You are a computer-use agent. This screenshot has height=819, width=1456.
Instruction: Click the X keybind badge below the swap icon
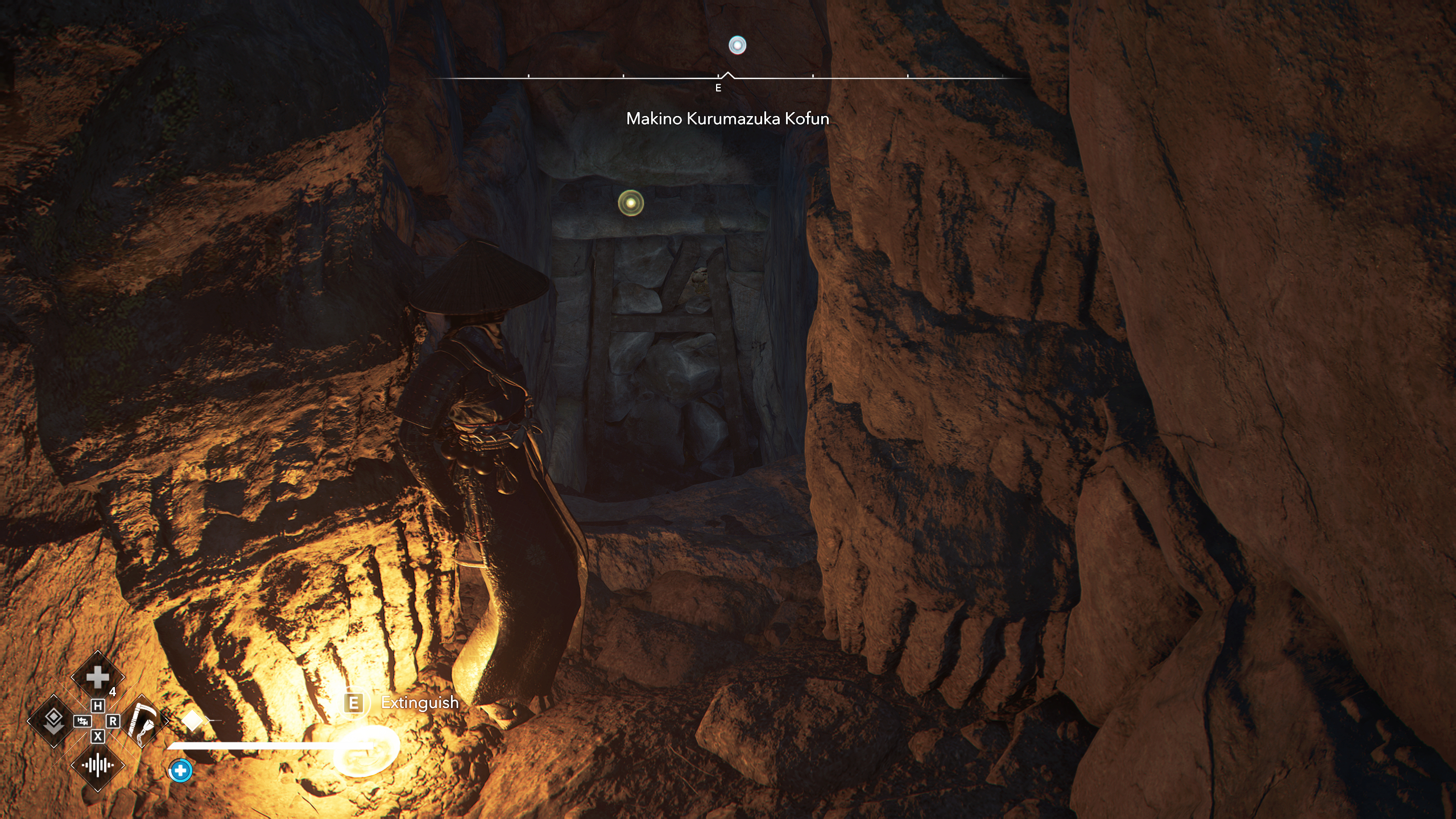click(97, 736)
